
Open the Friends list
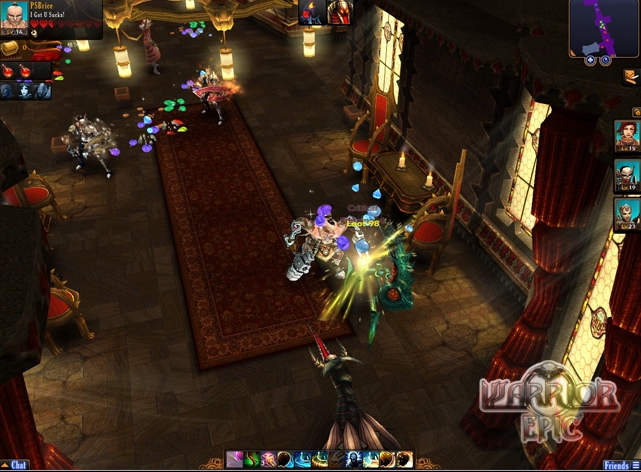tap(617, 465)
